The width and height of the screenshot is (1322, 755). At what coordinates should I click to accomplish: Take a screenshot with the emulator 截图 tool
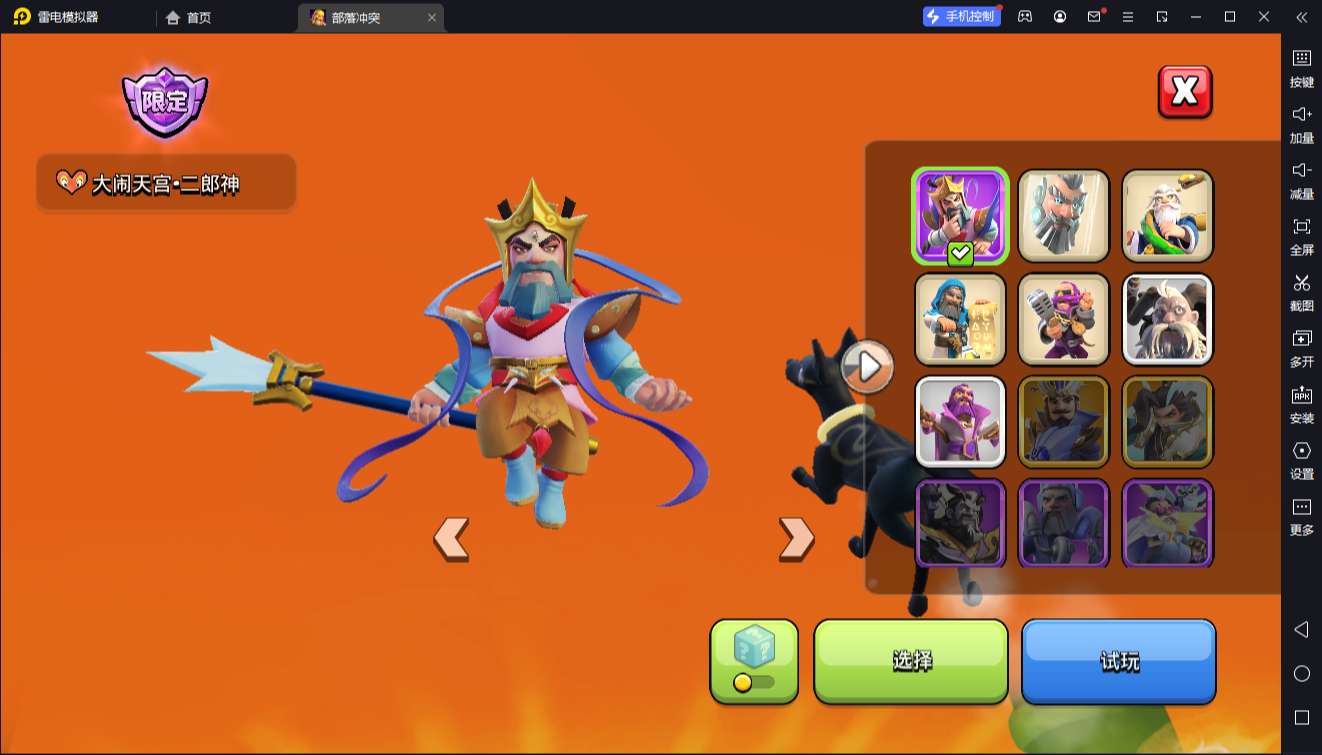pos(1301,292)
